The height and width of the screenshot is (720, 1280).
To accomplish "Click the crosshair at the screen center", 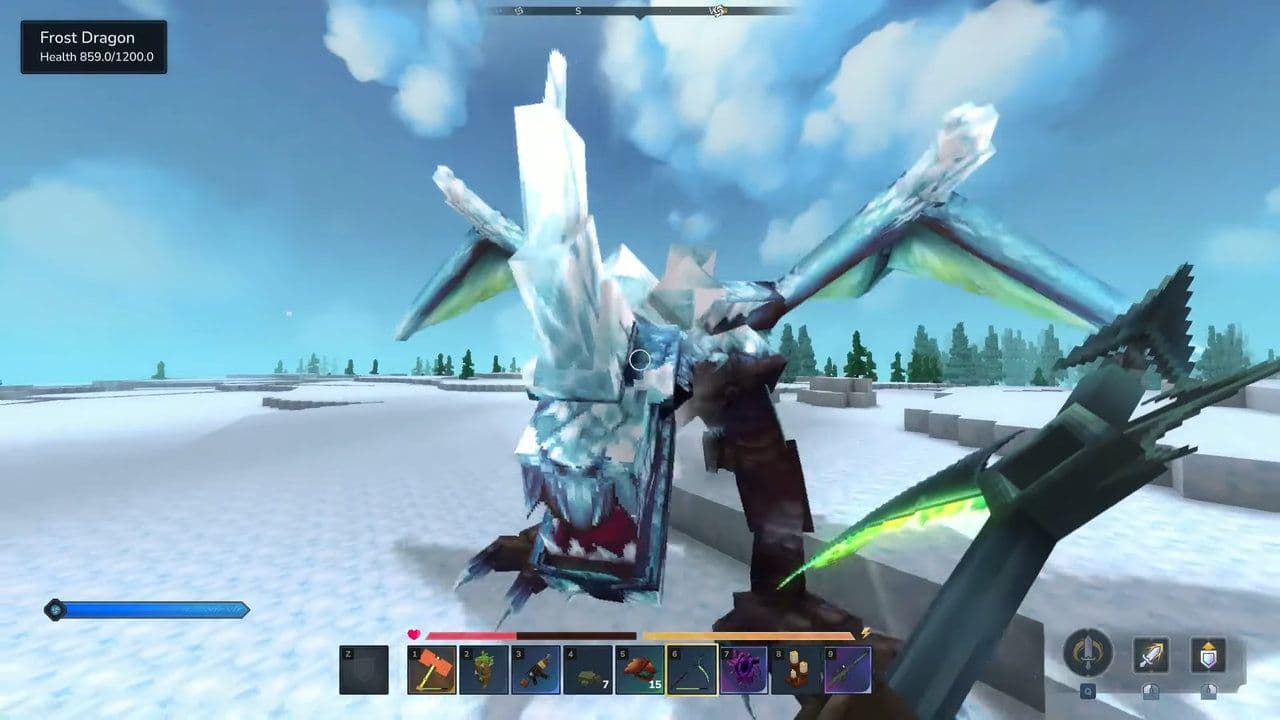I will click(x=640, y=360).
